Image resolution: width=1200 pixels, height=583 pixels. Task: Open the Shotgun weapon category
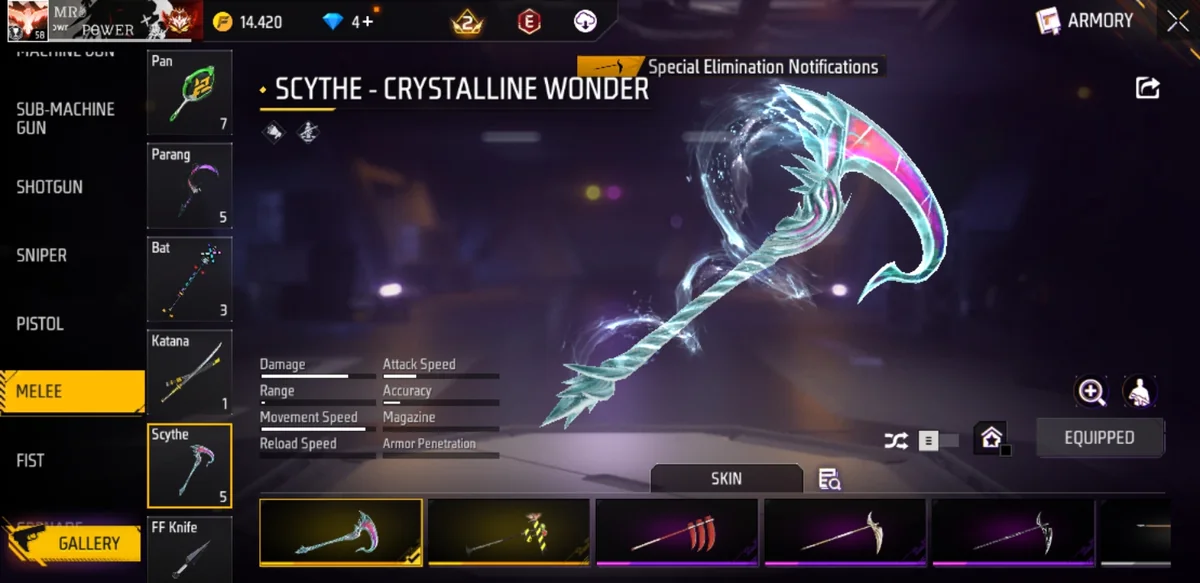(50, 187)
